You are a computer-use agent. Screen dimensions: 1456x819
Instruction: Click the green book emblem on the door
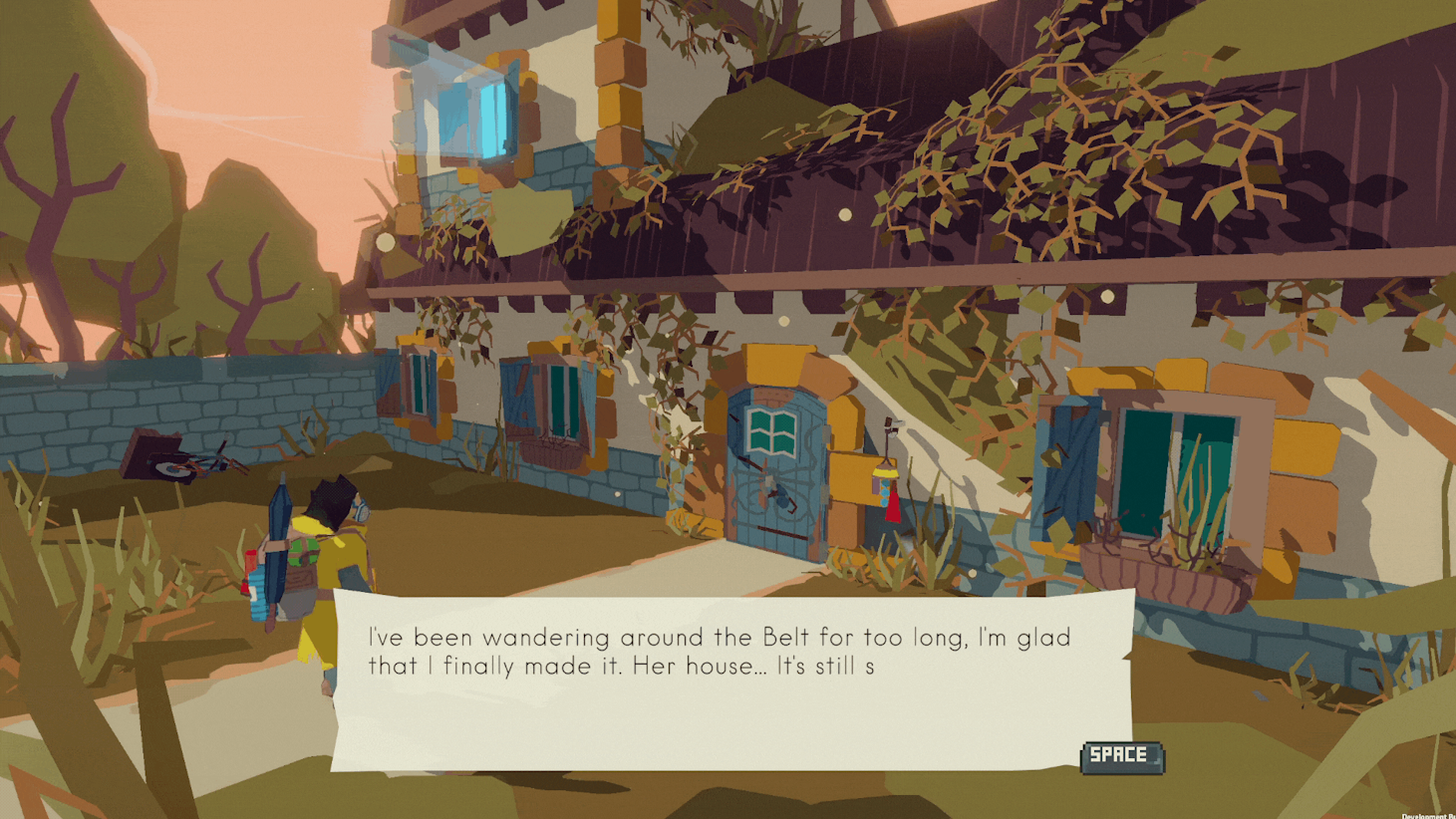[x=769, y=430]
